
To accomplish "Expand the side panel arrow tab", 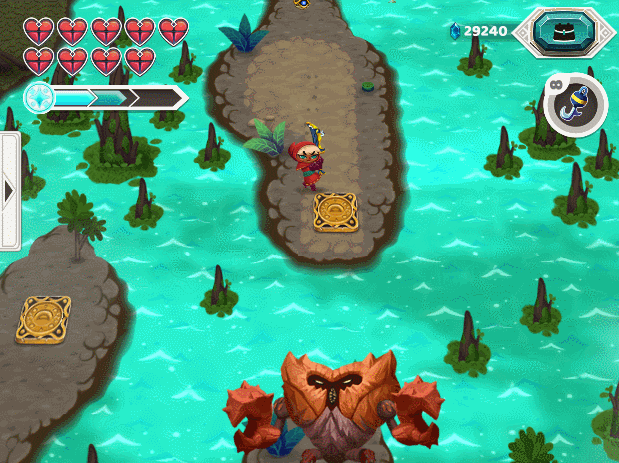I will 10,190.
